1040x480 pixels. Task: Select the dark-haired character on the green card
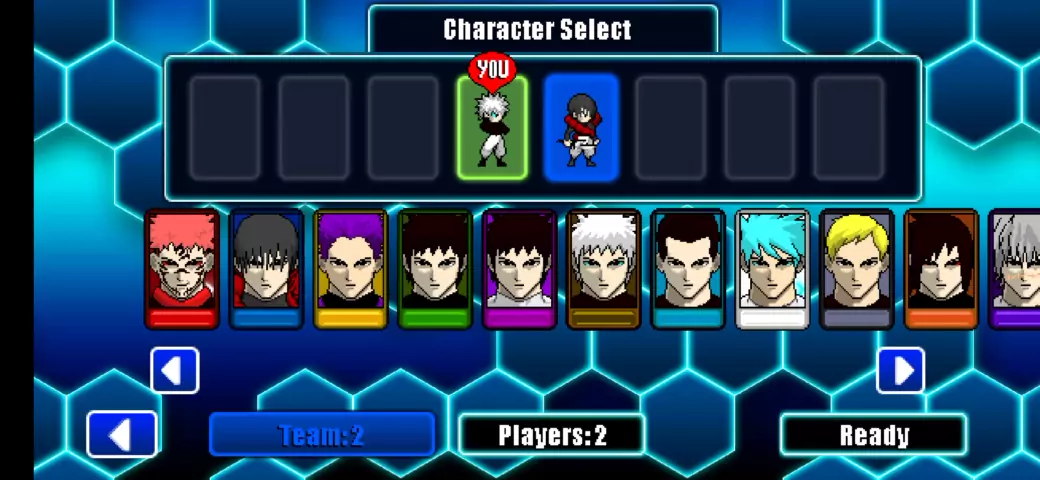click(x=434, y=268)
